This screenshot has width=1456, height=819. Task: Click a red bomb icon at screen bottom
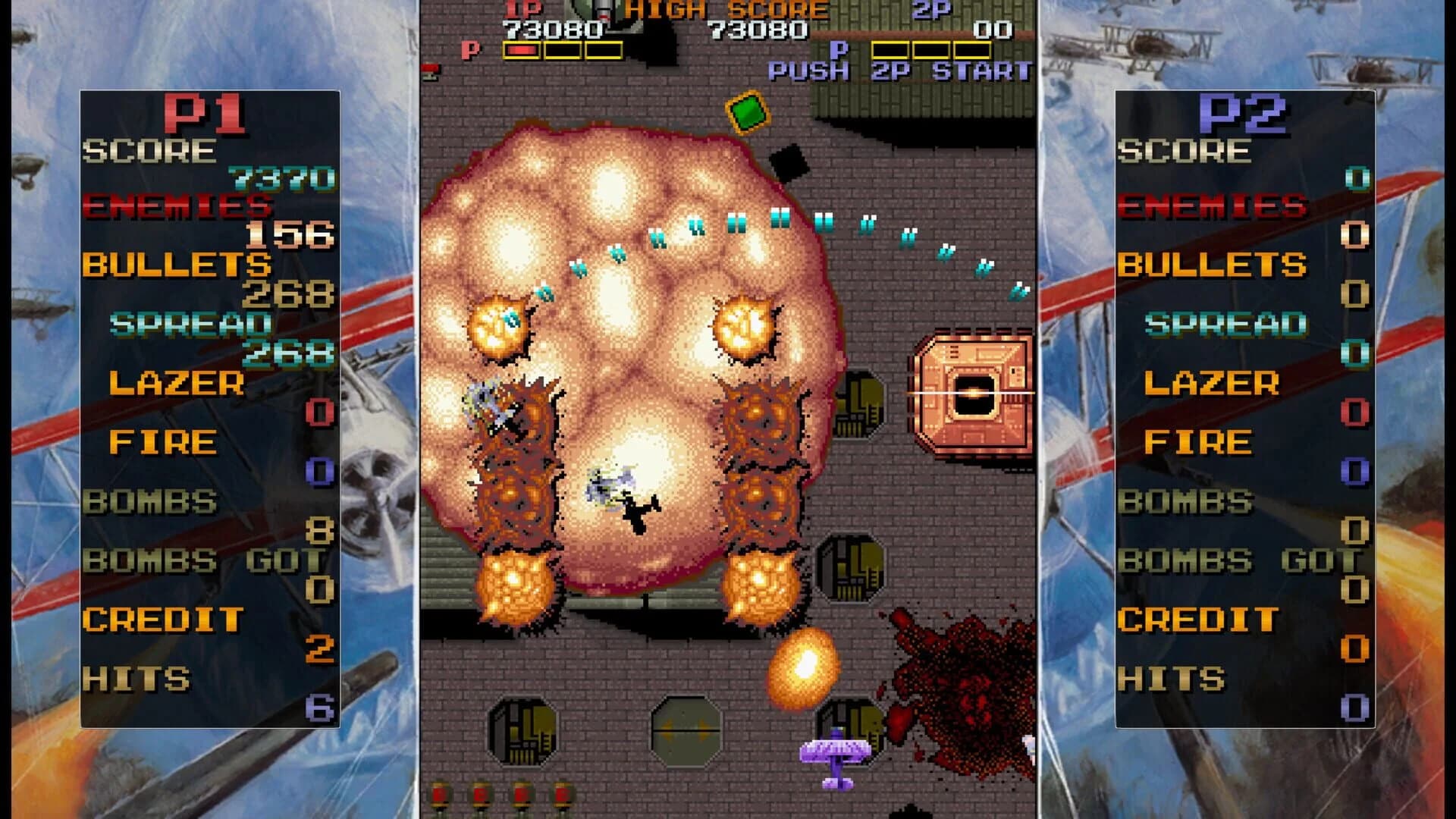[x=440, y=792]
